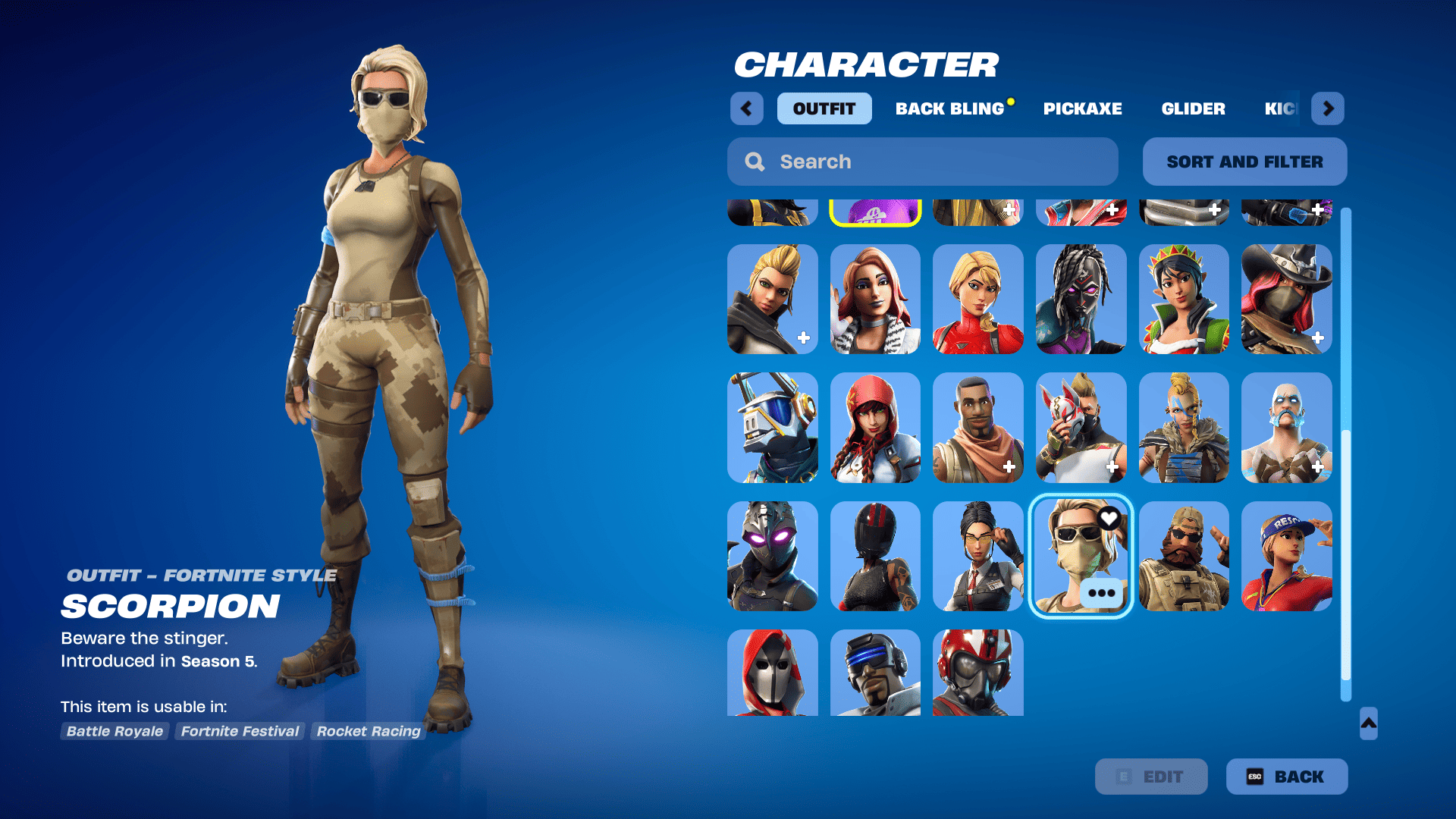Click the plus icon on the hooded blonde outfit
Viewport: 1456px width, 819px height.
805,336
